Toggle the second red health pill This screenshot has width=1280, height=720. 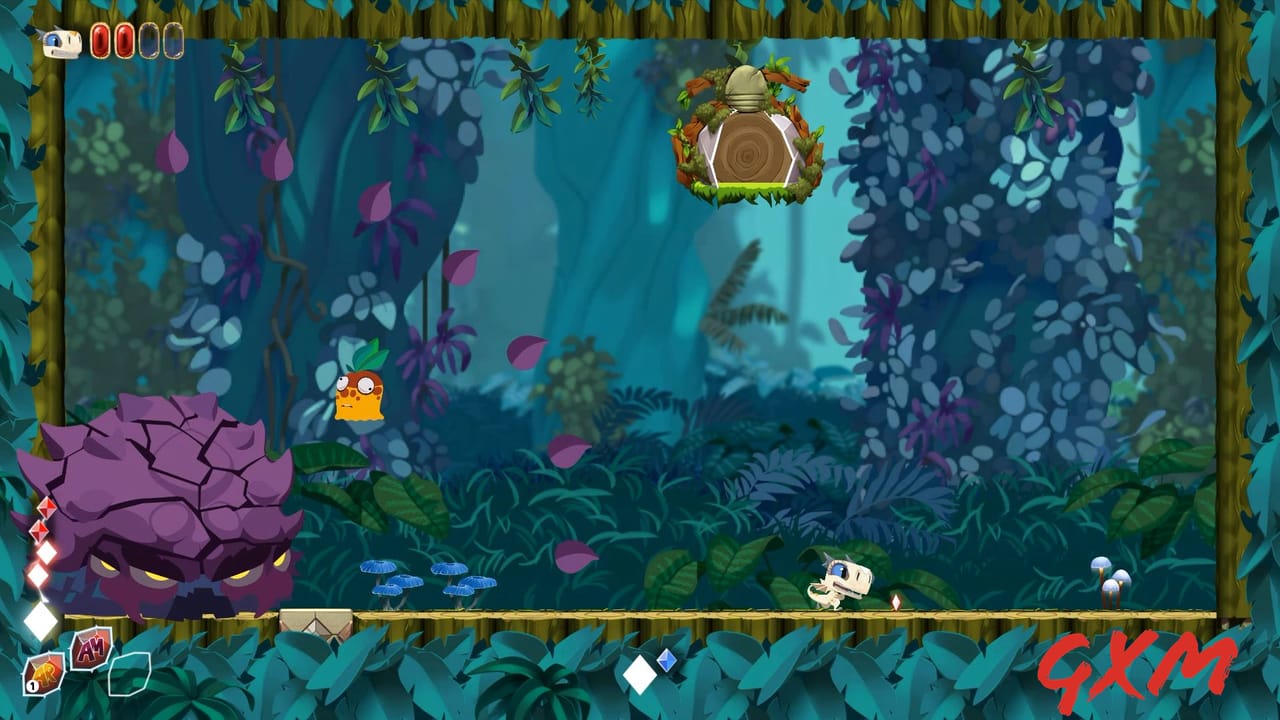tap(123, 42)
